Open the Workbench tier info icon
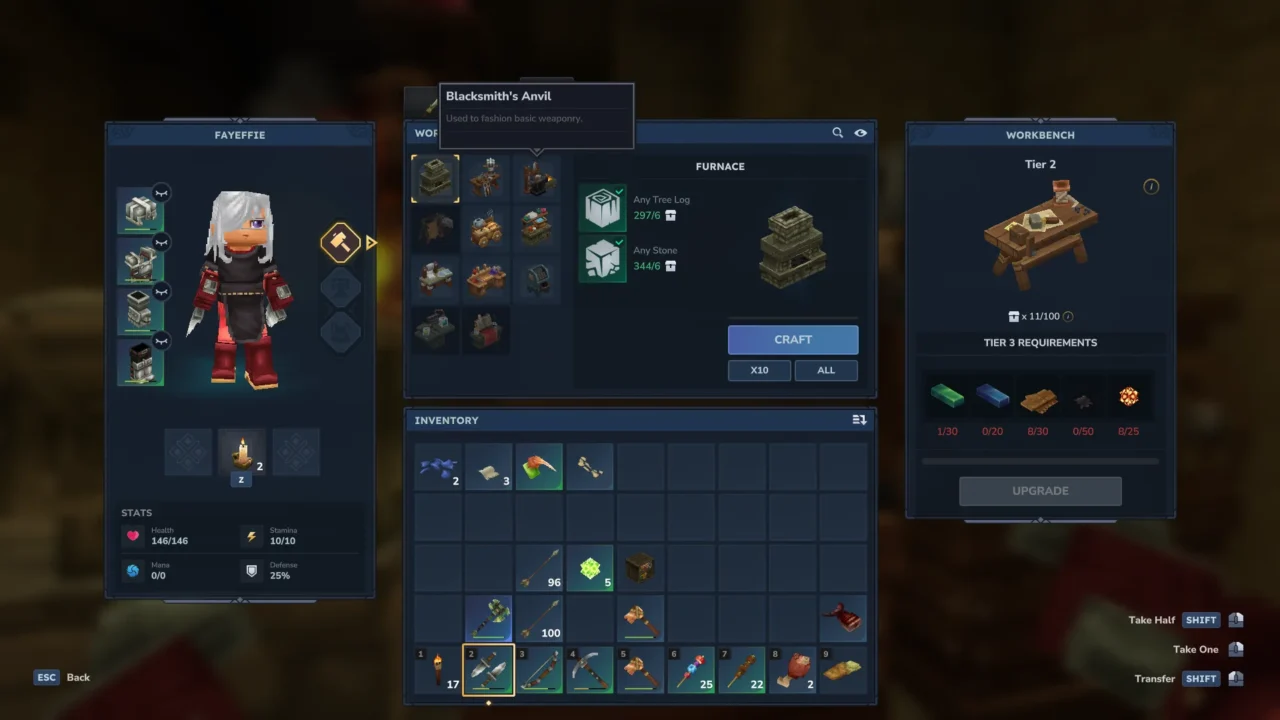The height and width of the screenshot is (720, 1280). 1151,187
